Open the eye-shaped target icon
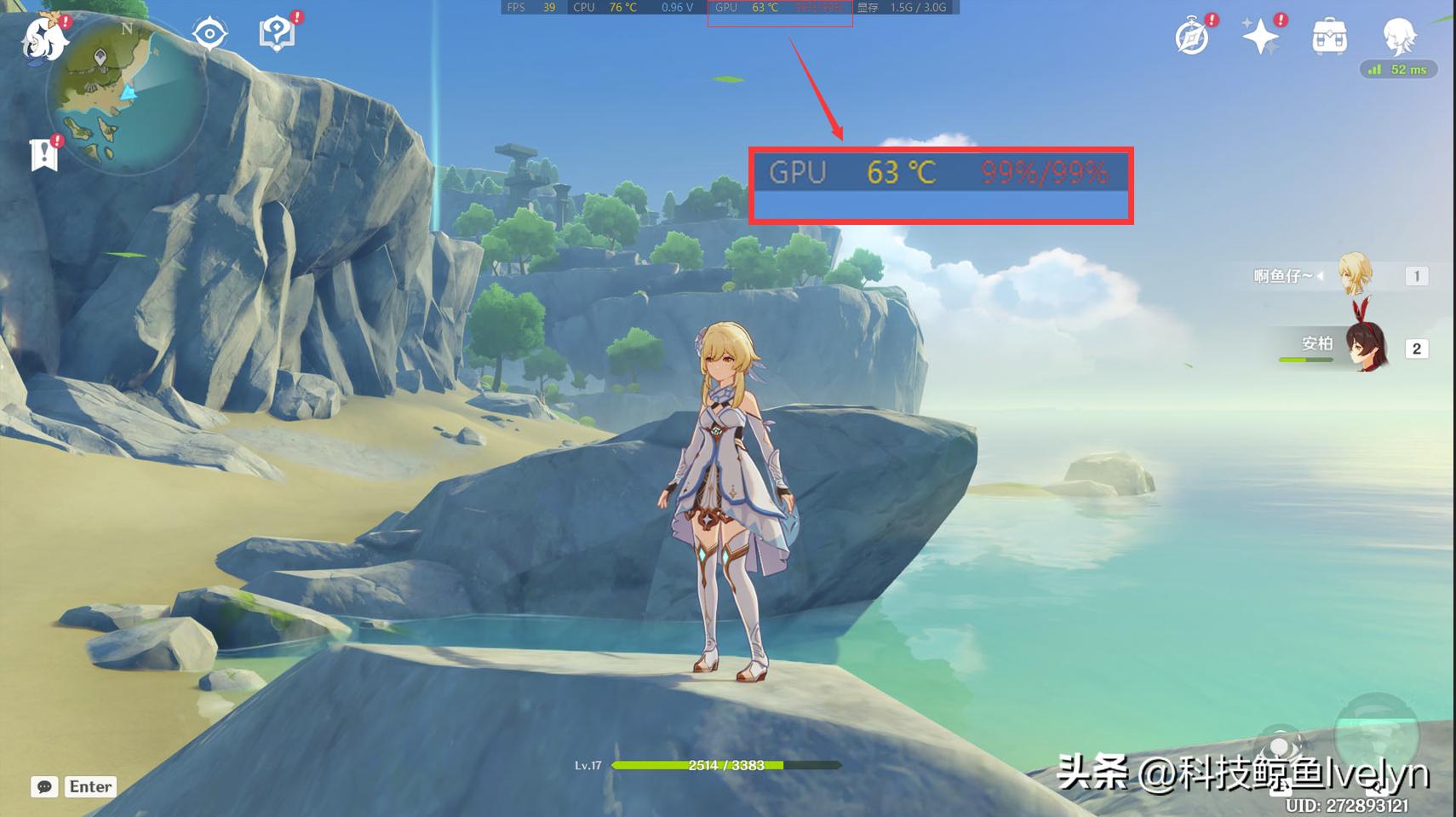This screenshot has height=817, width=1456. [x=209, y=34]
